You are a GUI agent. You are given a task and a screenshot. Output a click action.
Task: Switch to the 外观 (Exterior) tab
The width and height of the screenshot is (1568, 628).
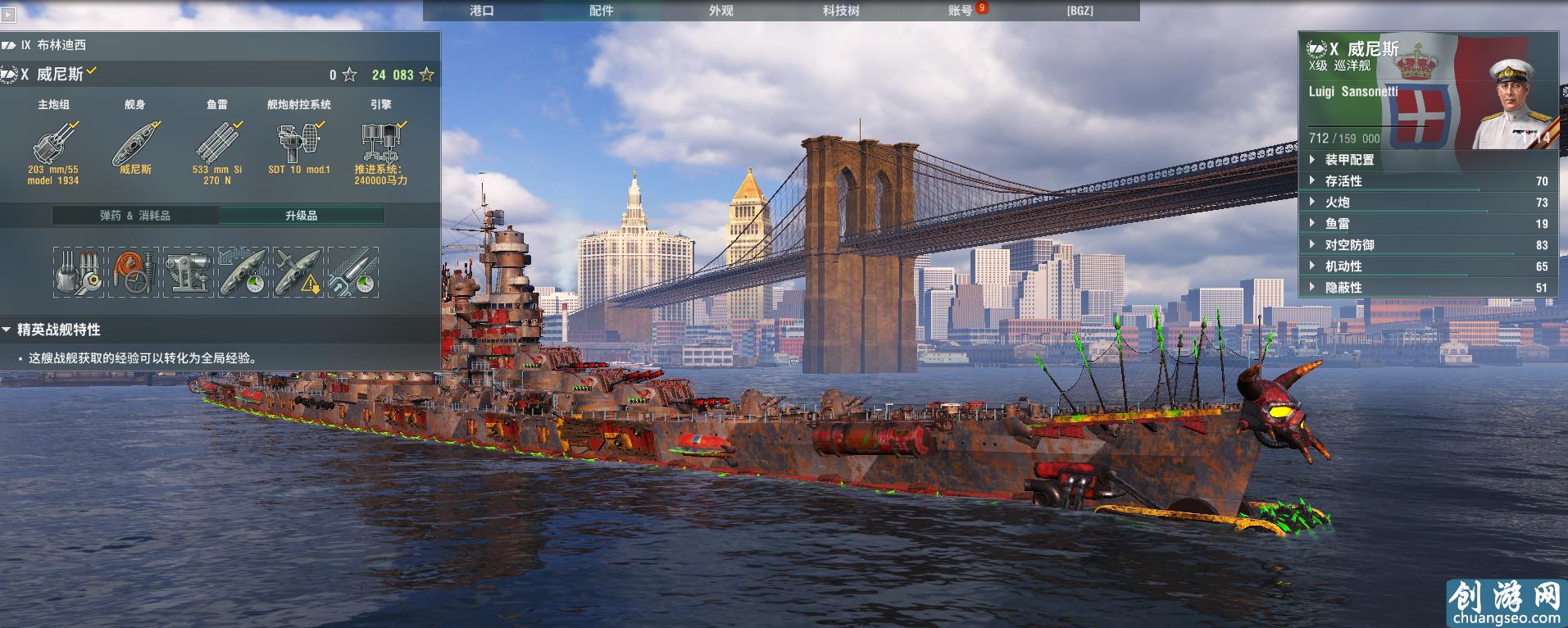coord(721,11)
